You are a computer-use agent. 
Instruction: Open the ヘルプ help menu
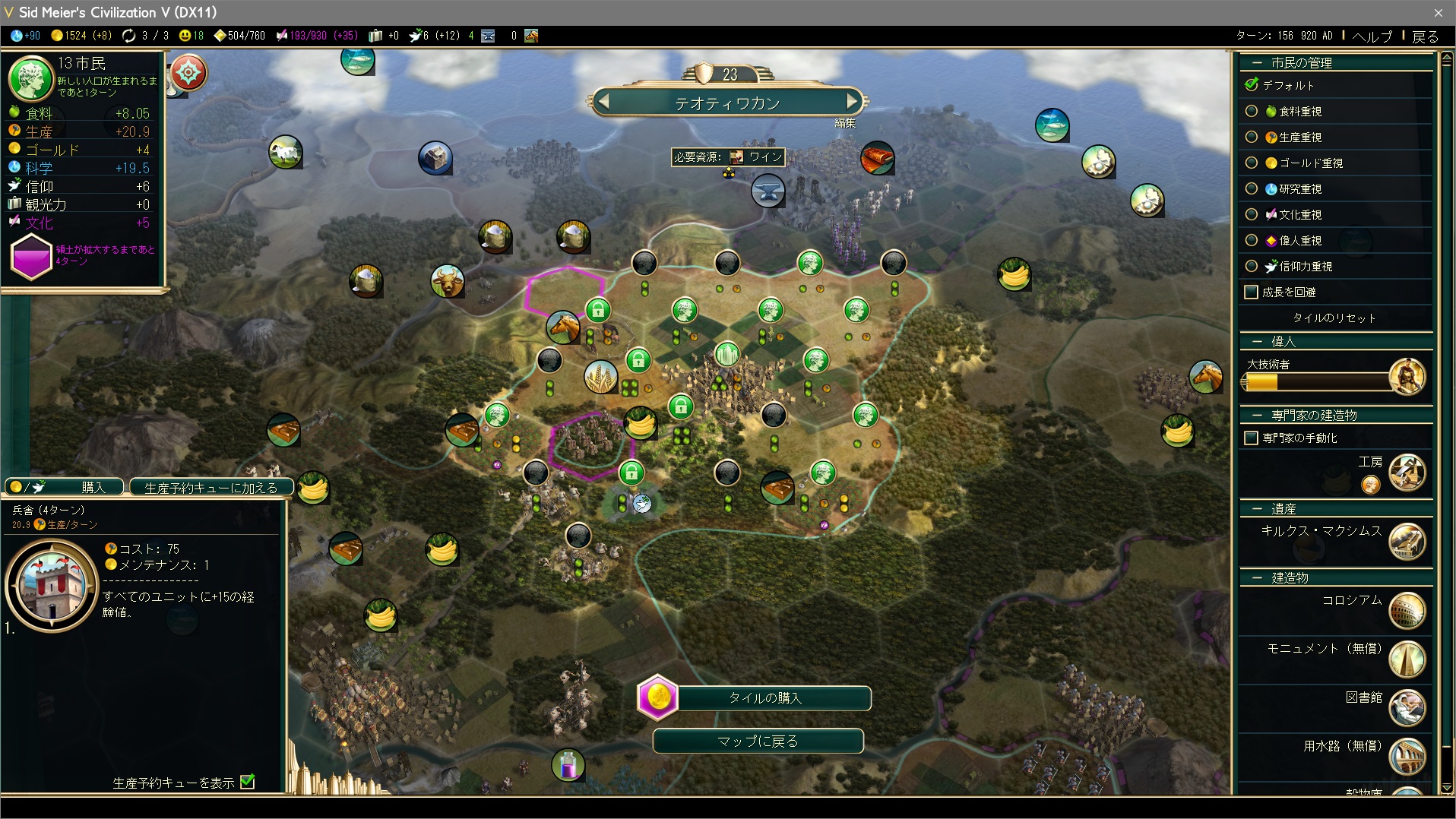coord(1372,36)
